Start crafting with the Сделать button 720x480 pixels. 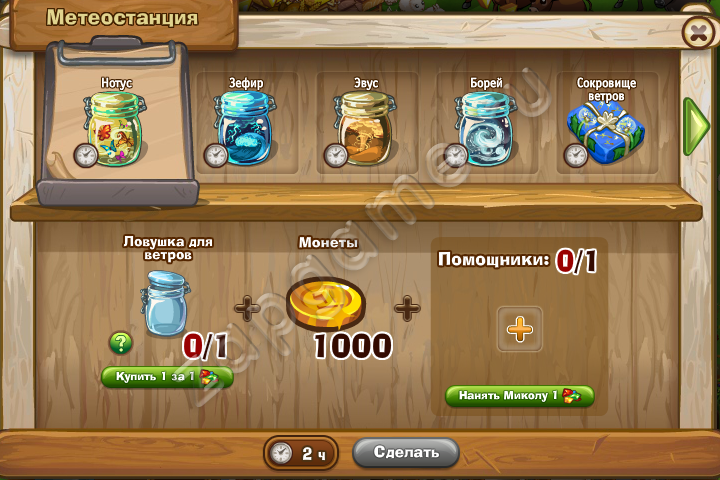(406, 452)
